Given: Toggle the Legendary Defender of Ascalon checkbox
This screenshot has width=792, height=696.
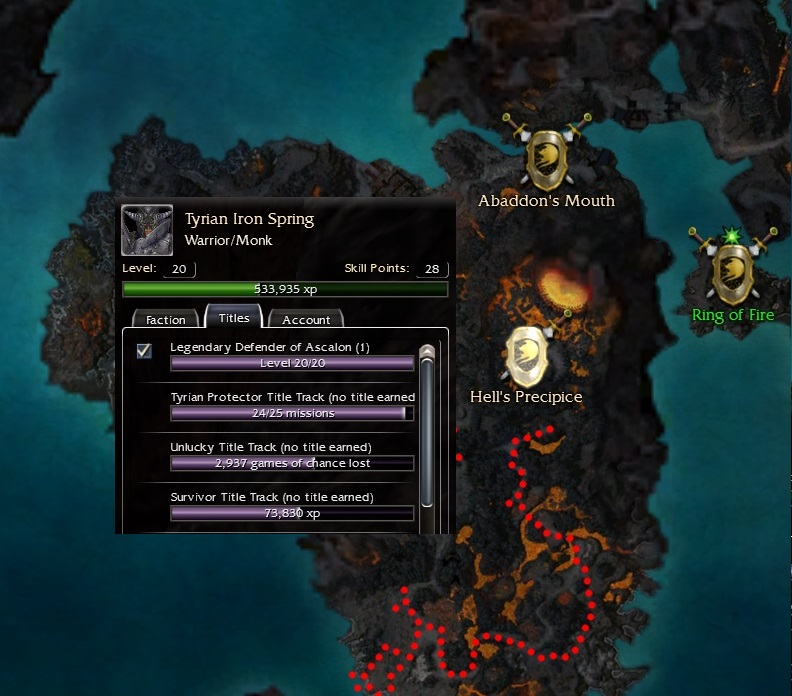Looking at the screenshot, I should pos(144,350).
